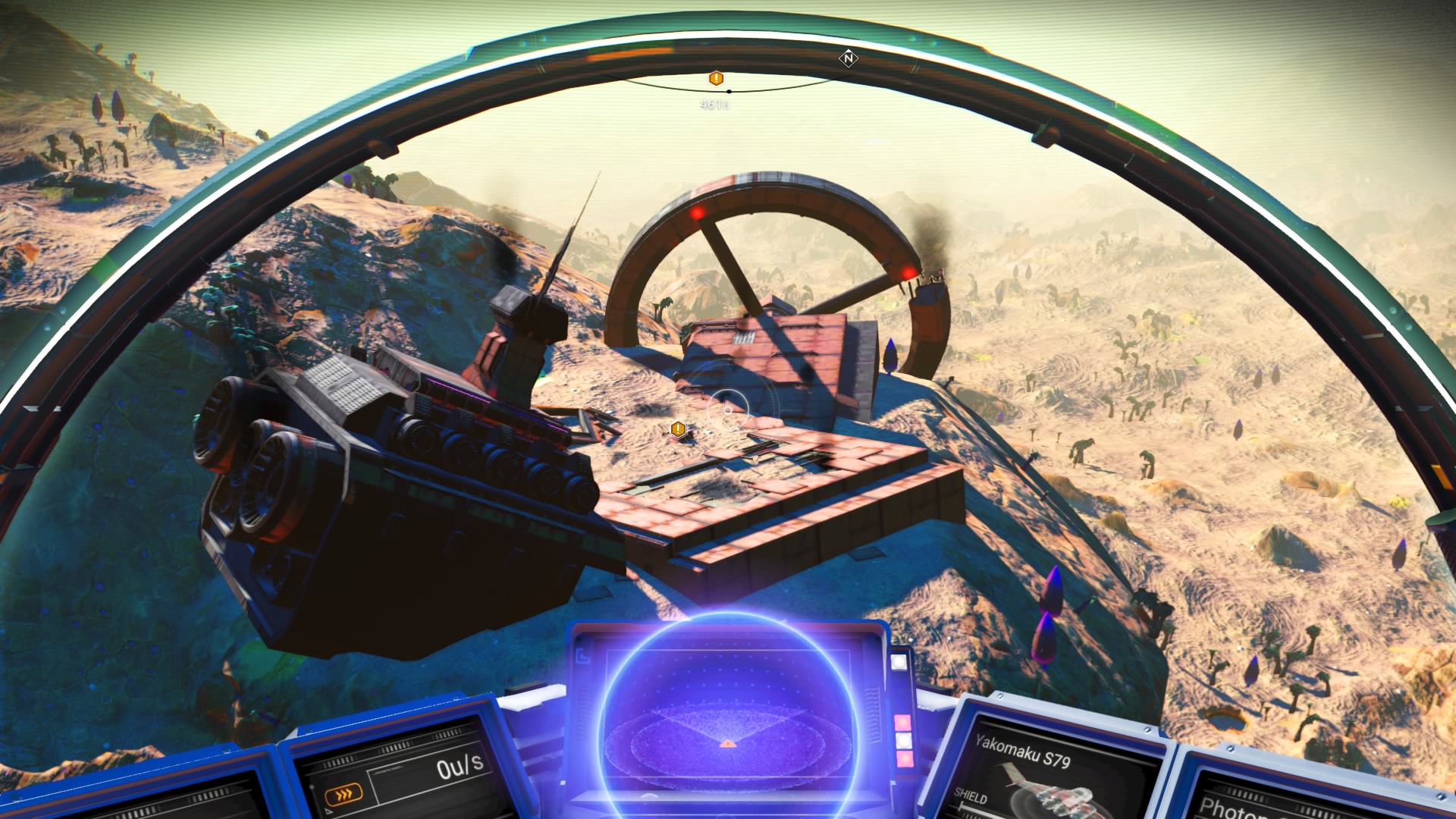Click the orange waypoint marker at the crash site
Viewport: 1456px width, 819px height.
pyautogui.click(x=679, y=430)
